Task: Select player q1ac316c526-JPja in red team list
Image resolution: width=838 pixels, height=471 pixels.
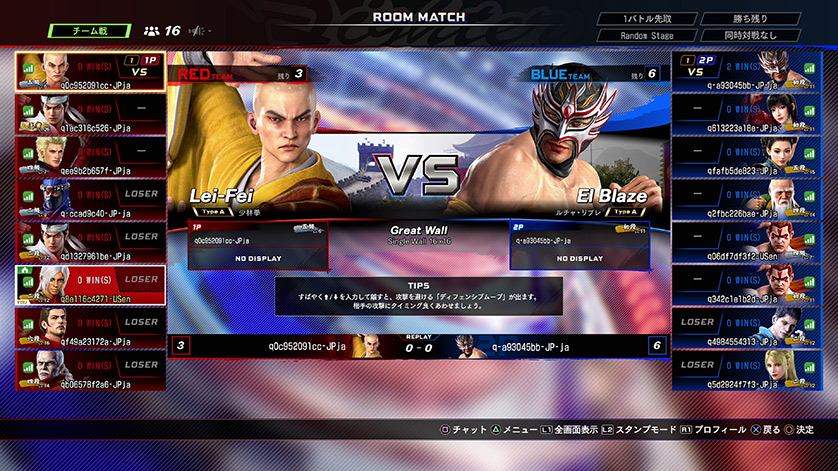Action: coord(89,114)
